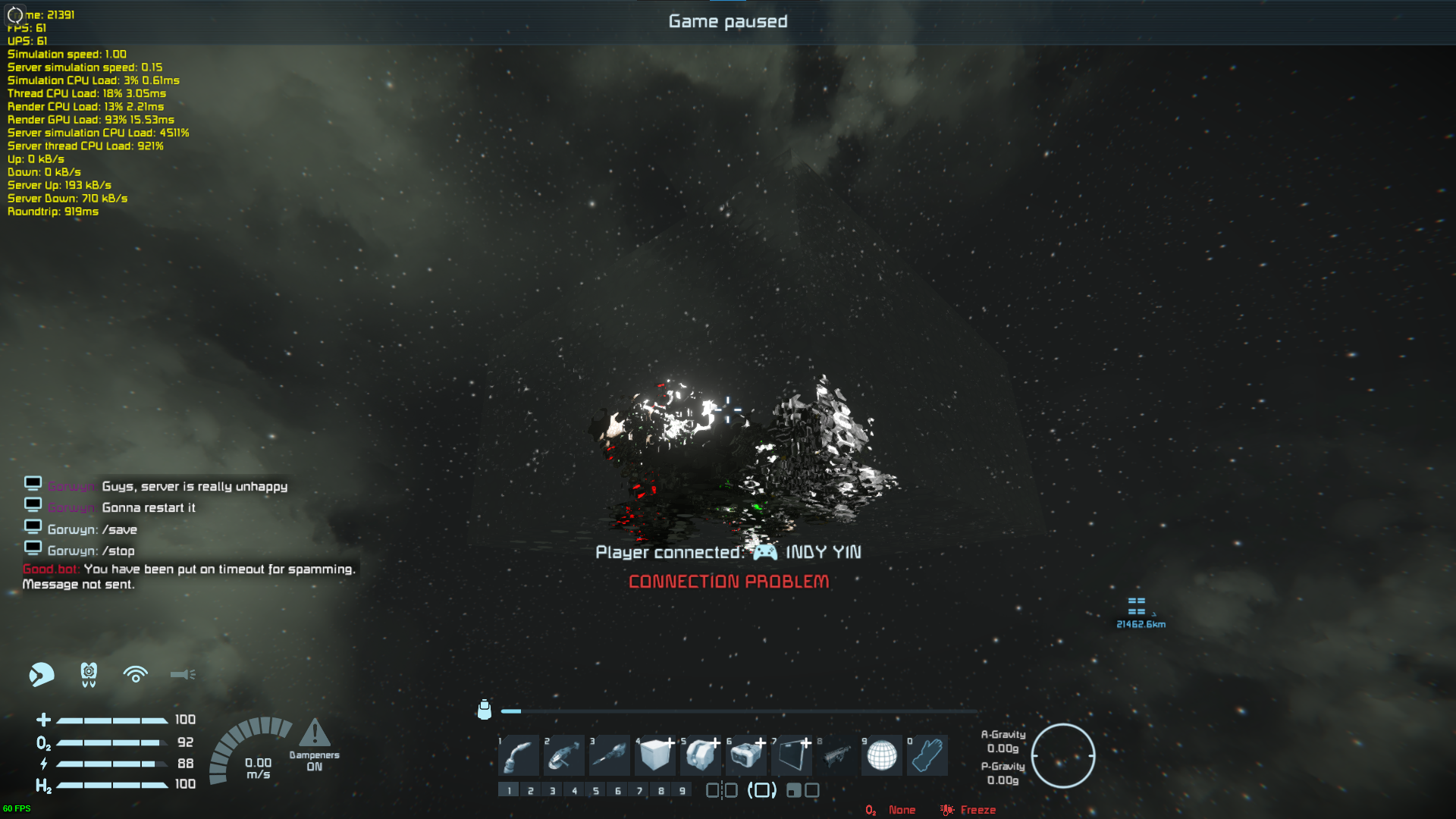1456x819 pixels.
Task: Toggle the Dampeners ON indicator
Action: click(314, 744)
